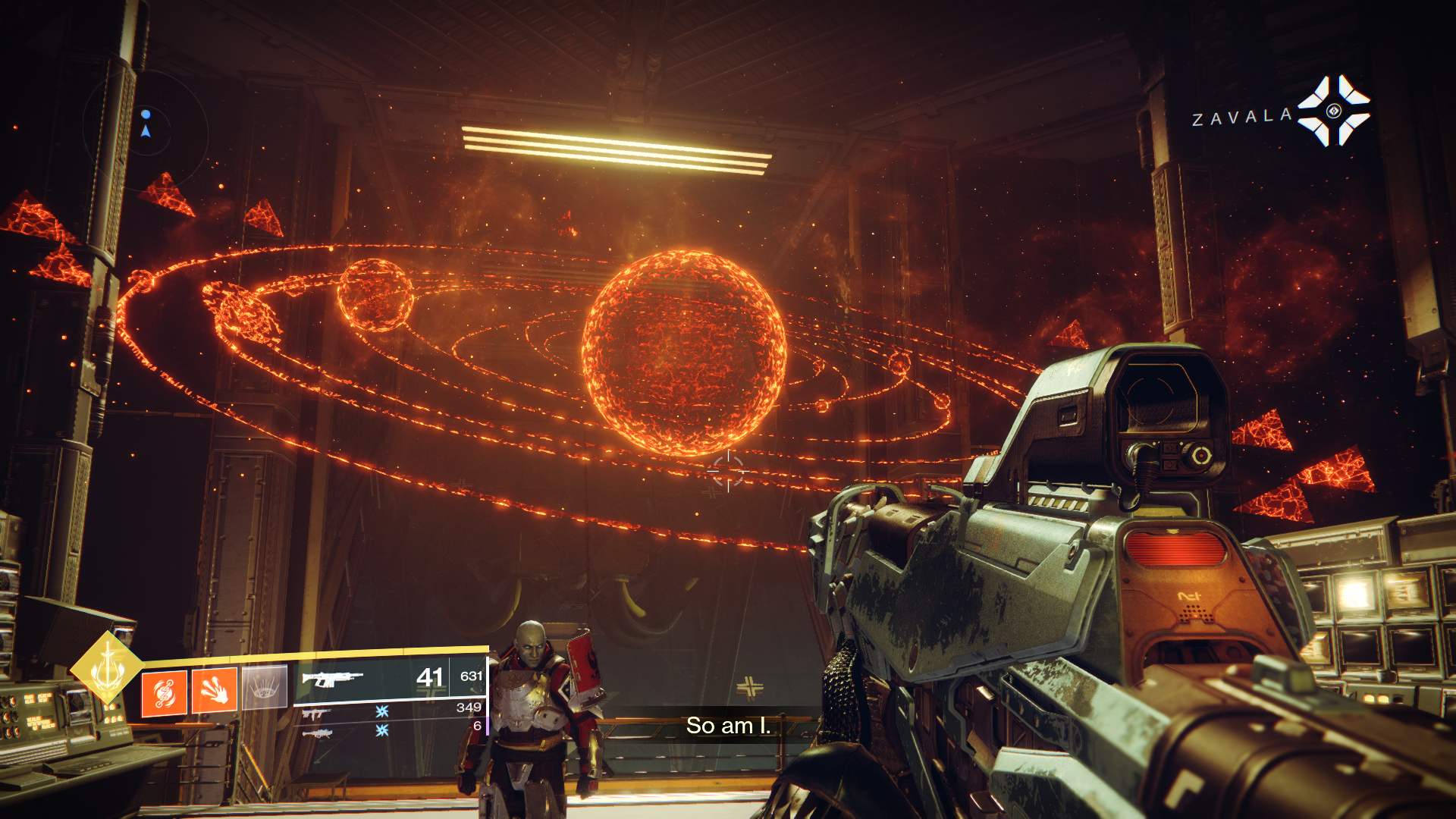This screenshot has width=1456, height=819.
Task: Click the glowing red tracker dot on radar
Action: point(146,114)
